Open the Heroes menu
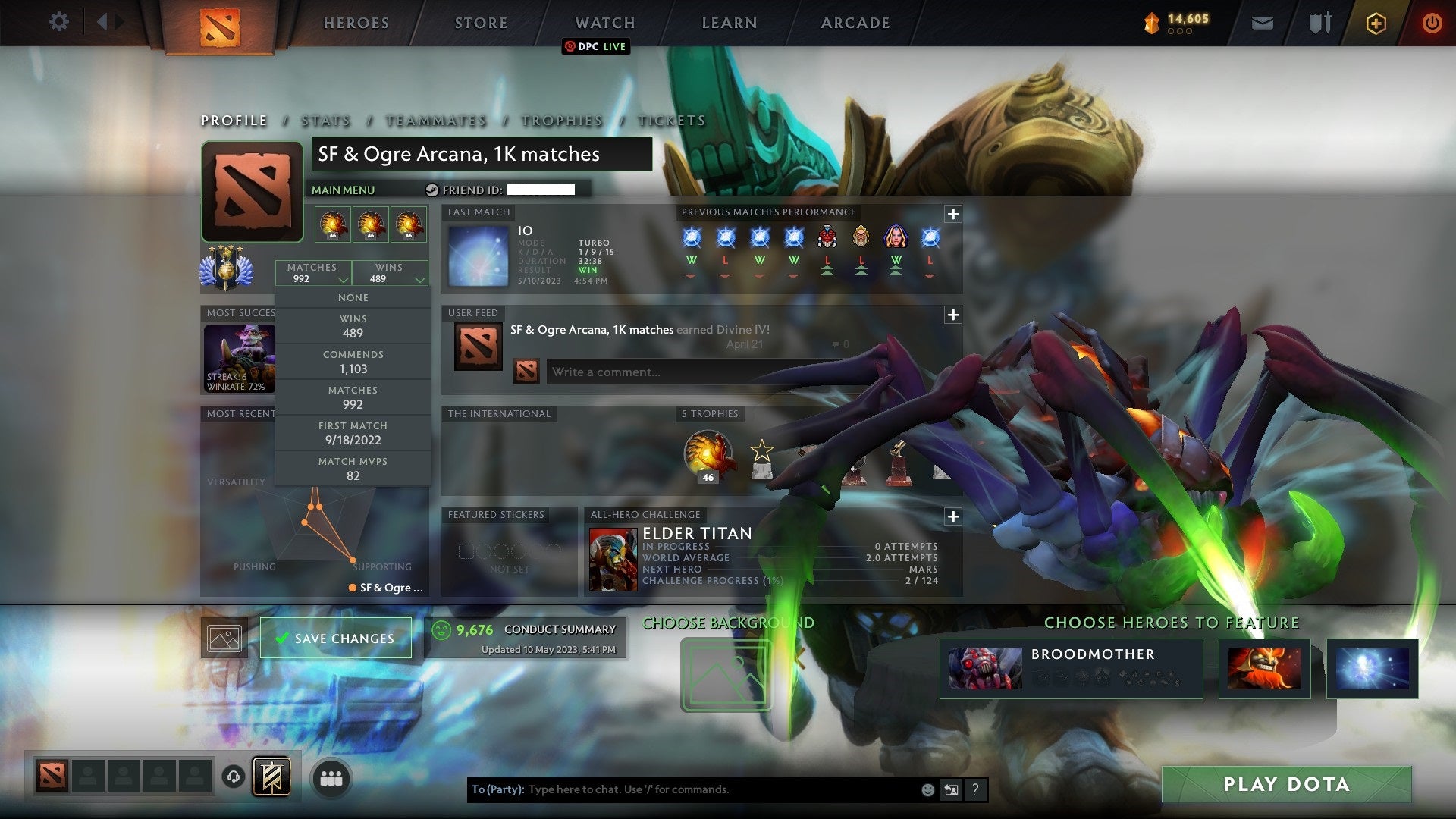This screenshot has height=819, width=1456. [356, 23]
